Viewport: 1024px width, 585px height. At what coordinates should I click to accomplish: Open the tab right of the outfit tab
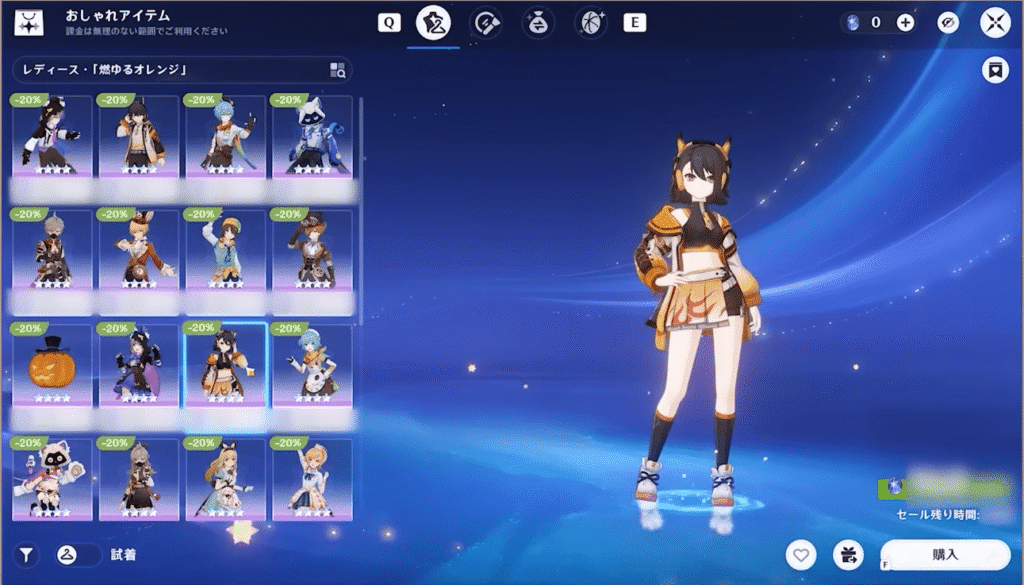point(486,22)
